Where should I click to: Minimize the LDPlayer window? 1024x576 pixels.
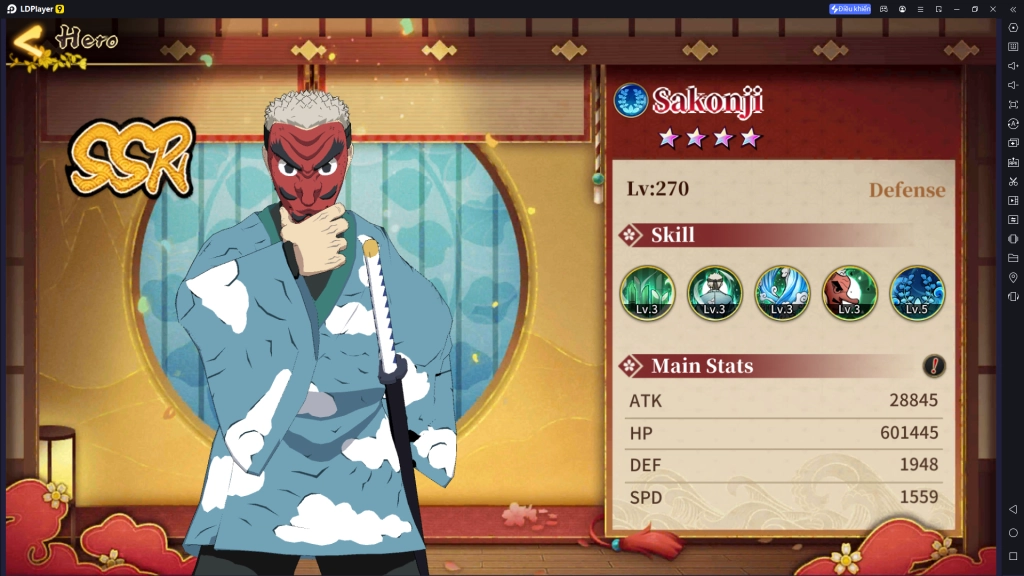click(x=956, y=9)
